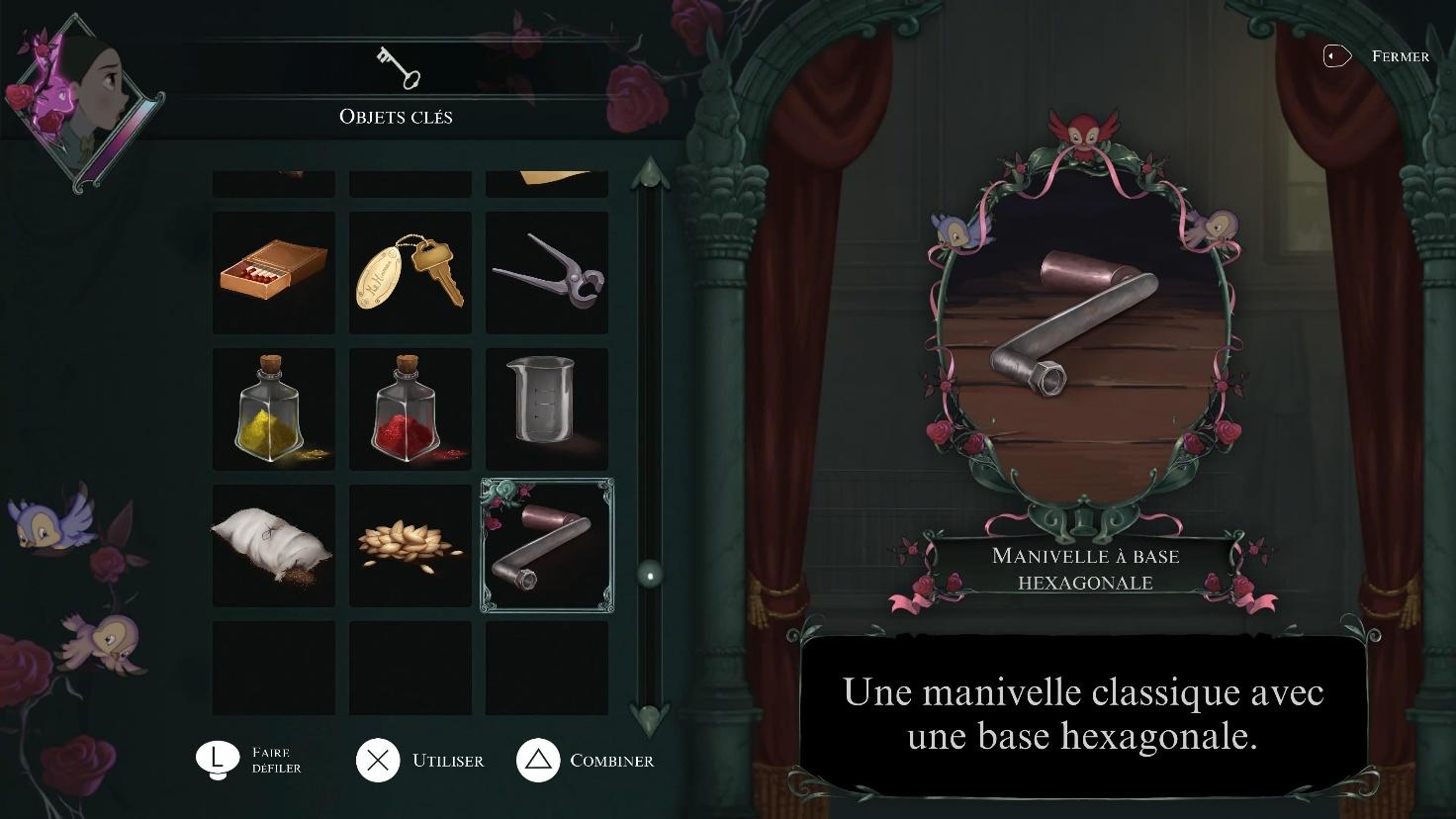Click the Combiner action
The height and width of the screenshot is (819, 1456).
coord(585,761)
